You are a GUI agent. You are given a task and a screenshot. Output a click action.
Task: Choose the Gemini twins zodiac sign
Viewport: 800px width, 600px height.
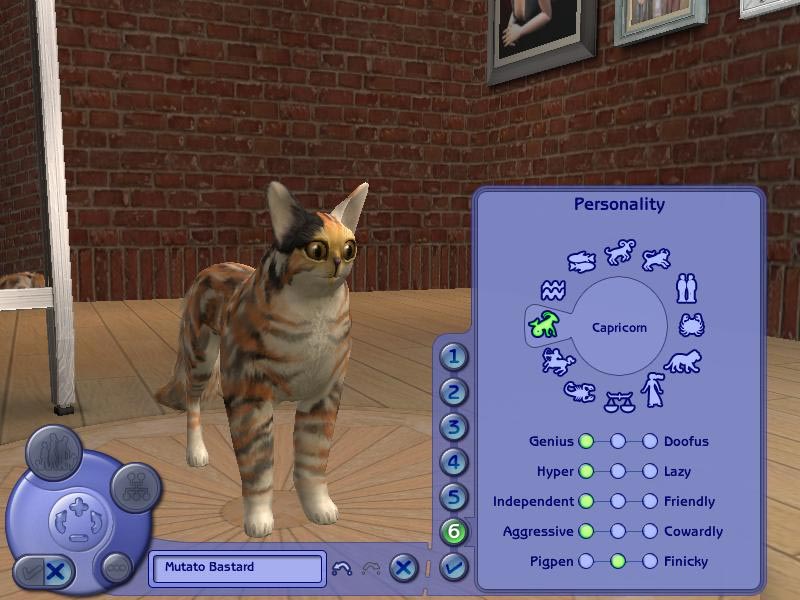pos(686,288)
